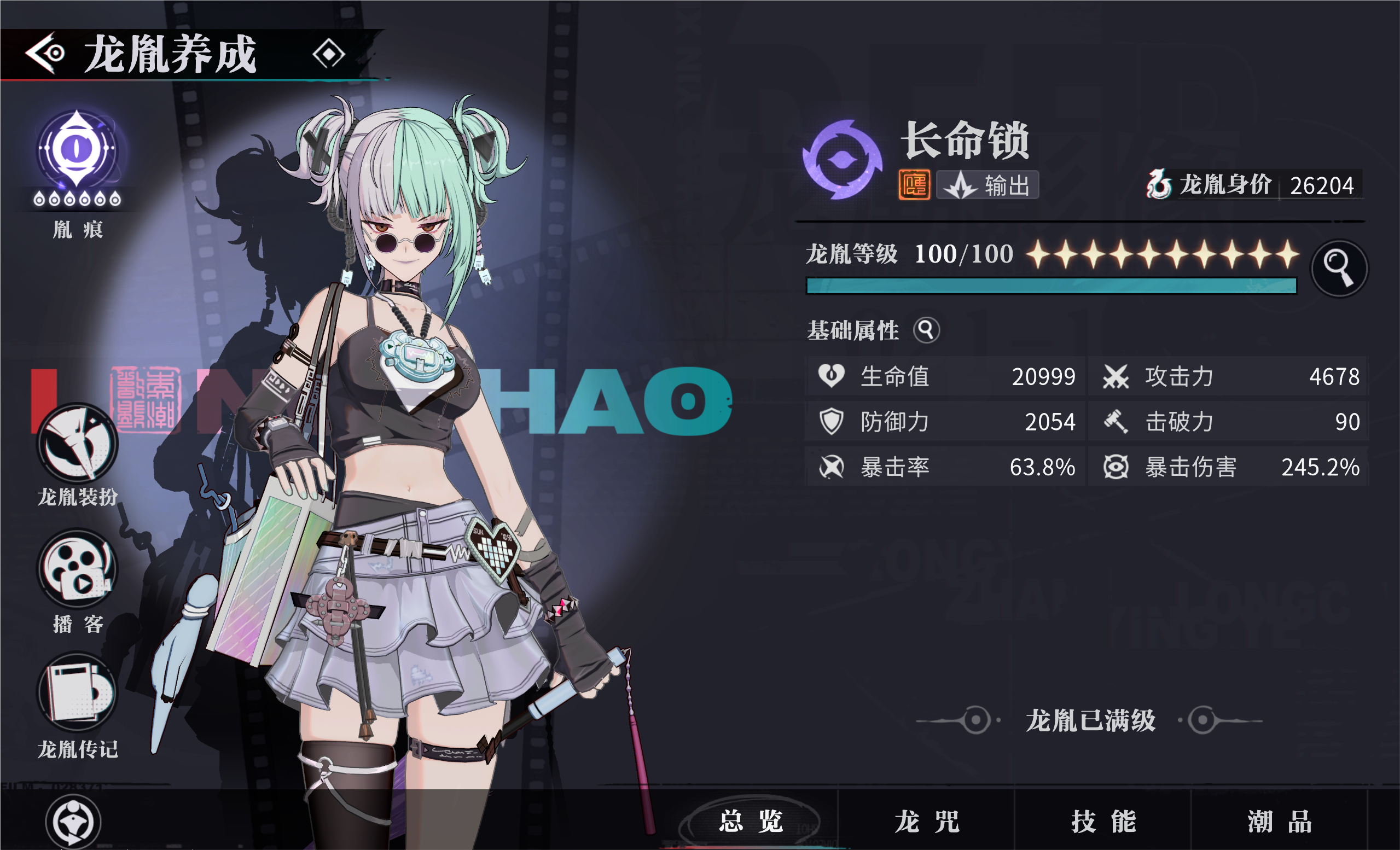Image resolution: width=1400 pixels, height=850 pixels.
Task: Expand 基础属性 details via its magnifier
Action: tap(927, 331)
